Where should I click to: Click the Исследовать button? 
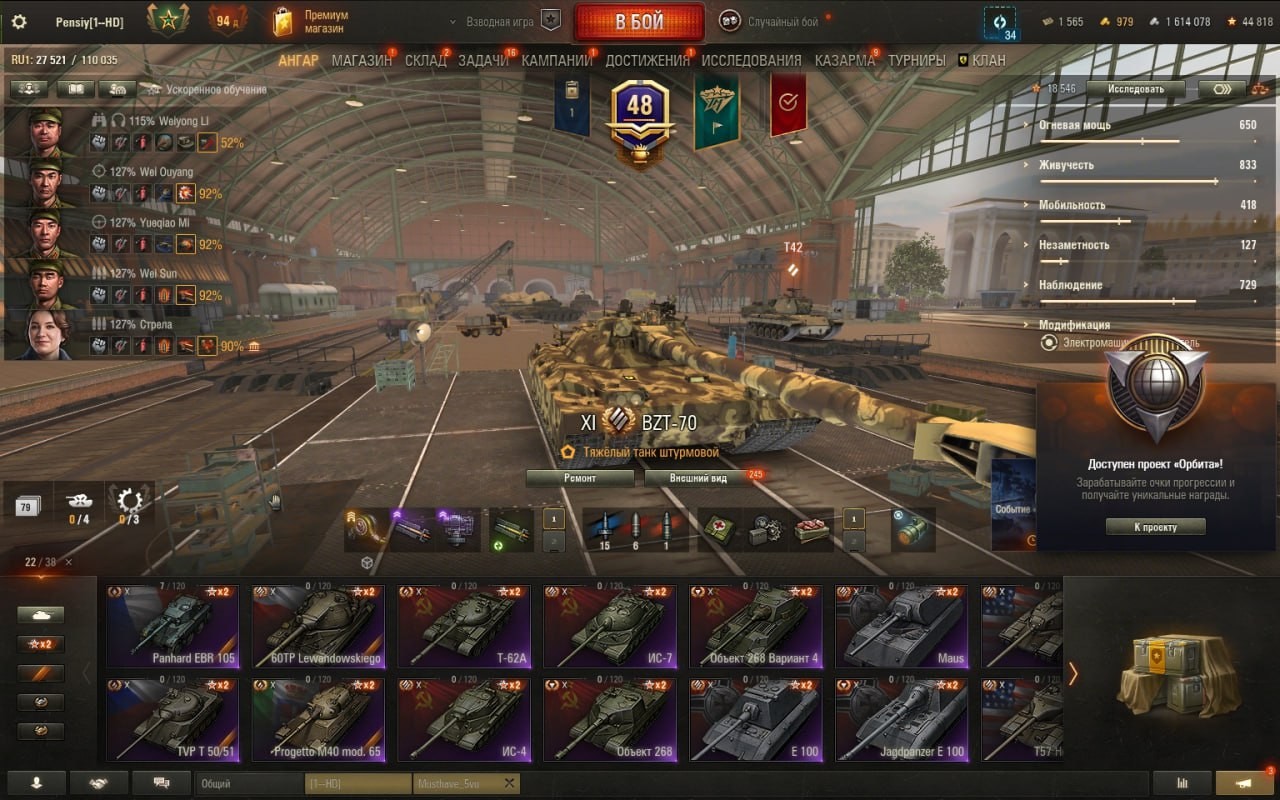1137,89
